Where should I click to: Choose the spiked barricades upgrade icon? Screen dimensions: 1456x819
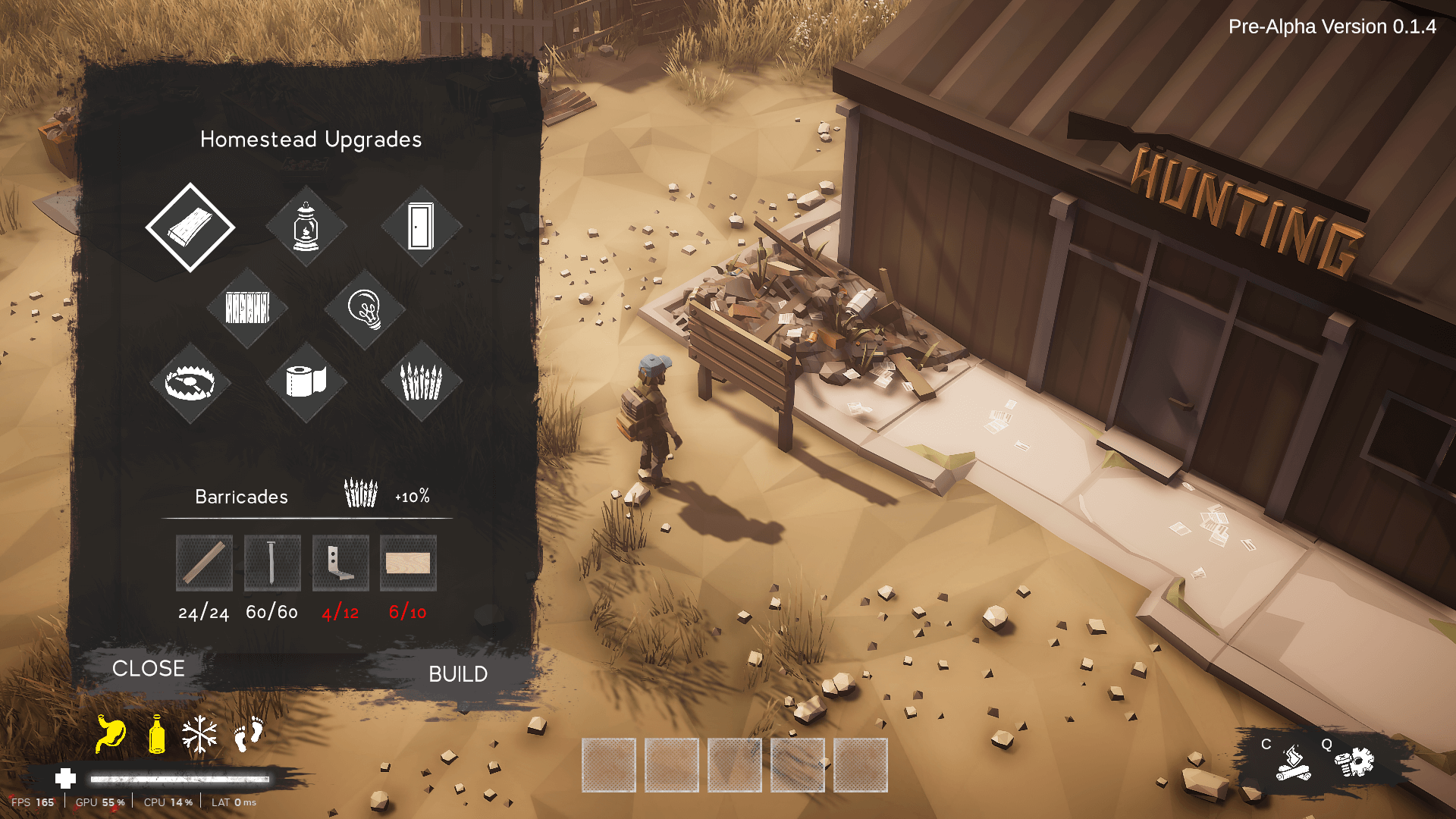421,381
